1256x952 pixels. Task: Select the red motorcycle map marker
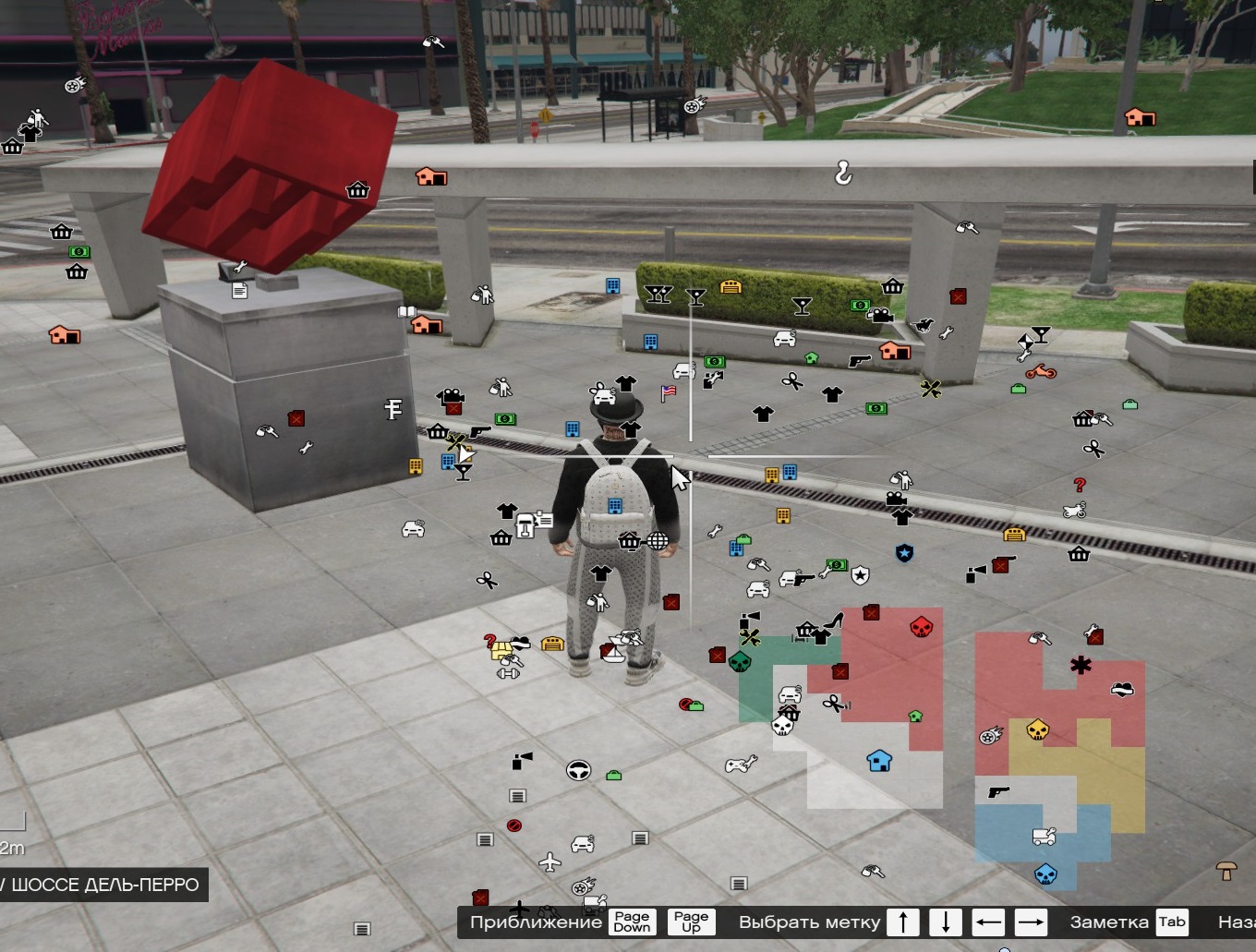click(1041, 371)
